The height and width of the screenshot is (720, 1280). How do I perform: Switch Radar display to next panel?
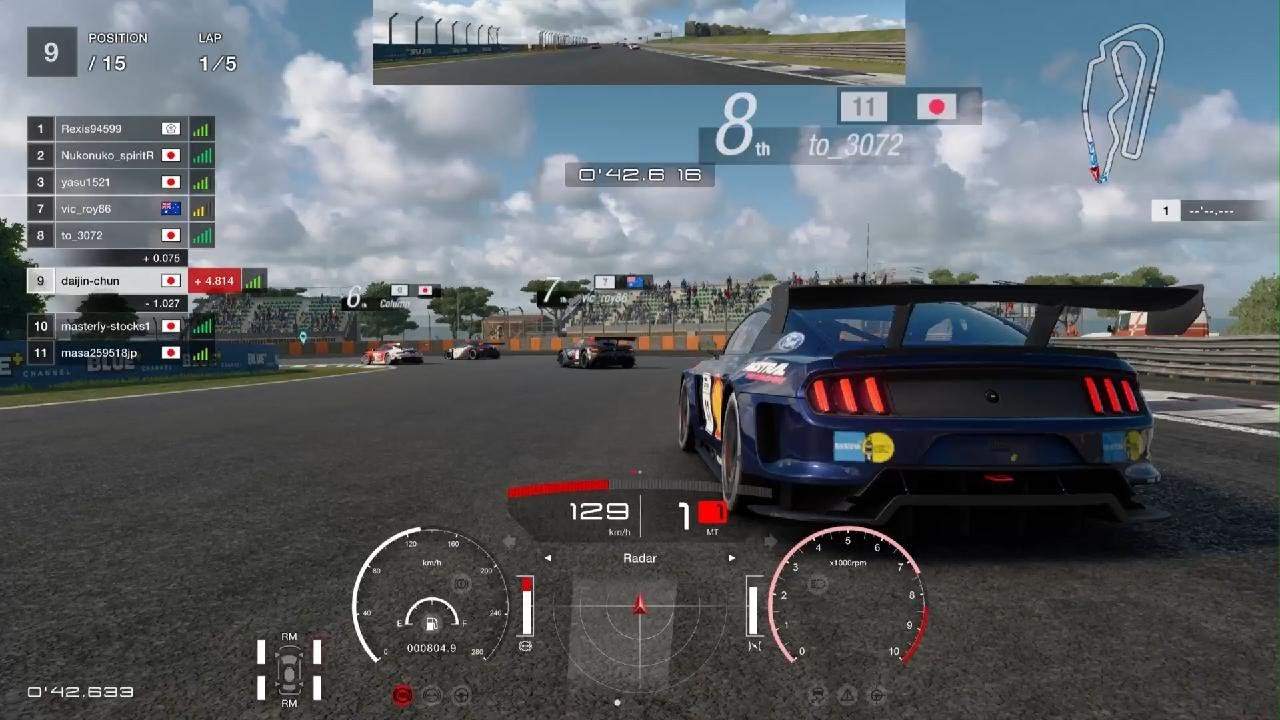click(732, 558)
